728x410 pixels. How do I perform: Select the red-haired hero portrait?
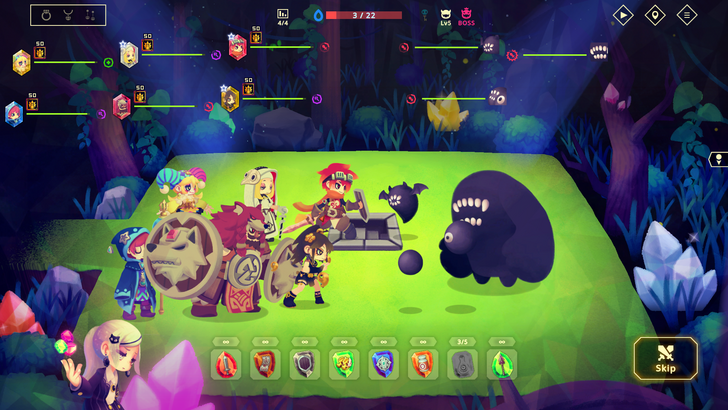[237, 45]
